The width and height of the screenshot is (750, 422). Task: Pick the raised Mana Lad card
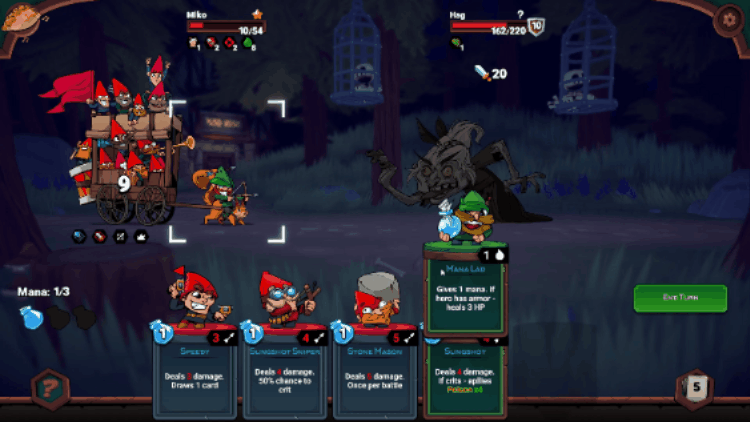(x=466, y=290)
